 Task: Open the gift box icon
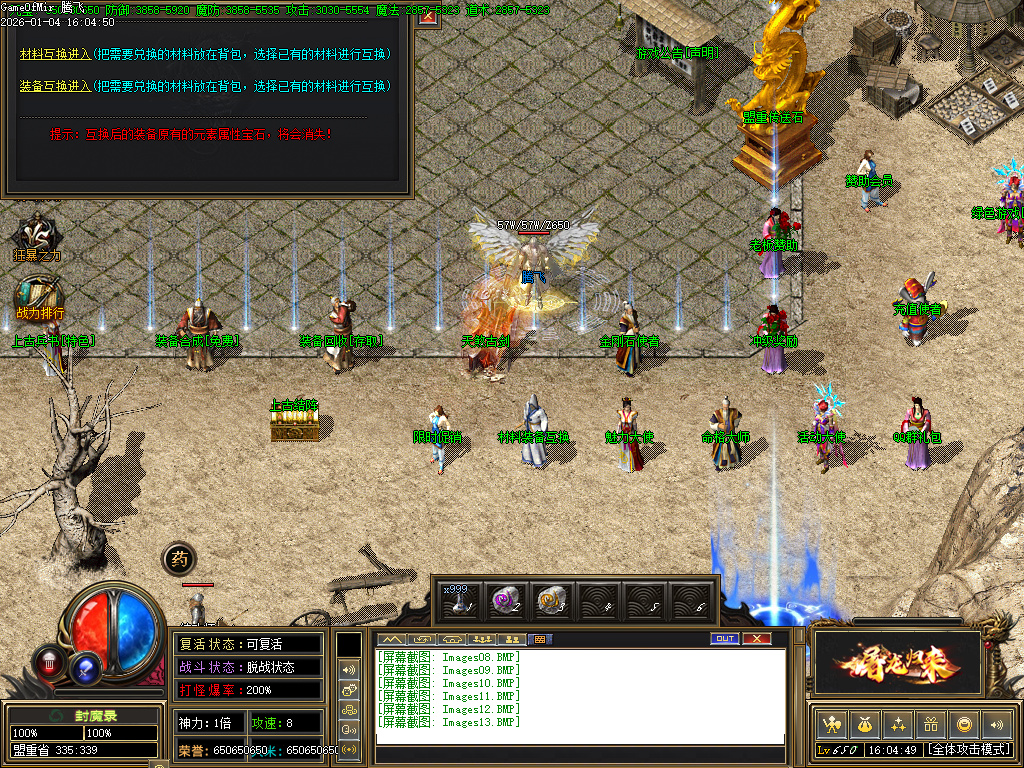[931, 724]
